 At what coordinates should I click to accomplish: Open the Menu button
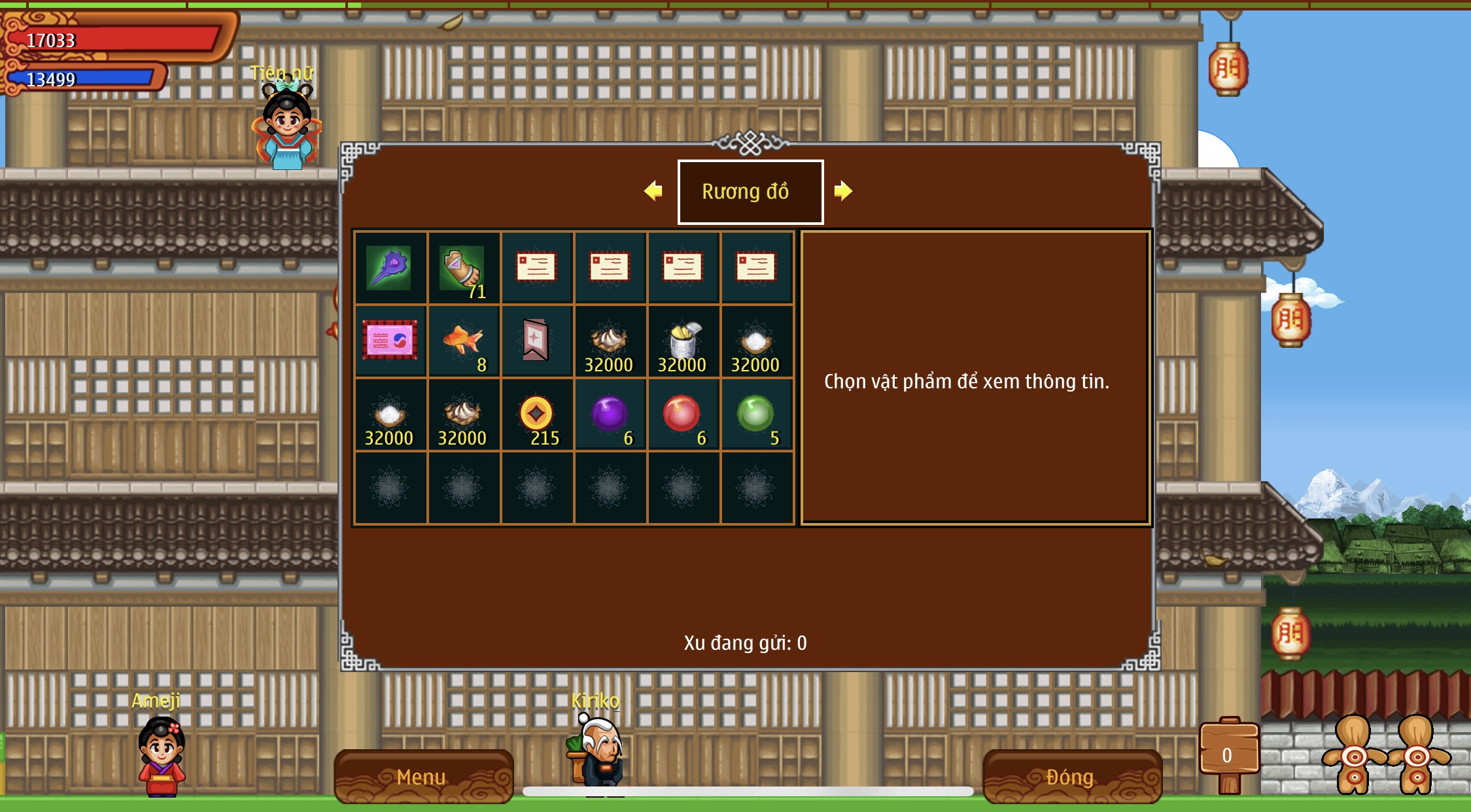click(423, 776)
